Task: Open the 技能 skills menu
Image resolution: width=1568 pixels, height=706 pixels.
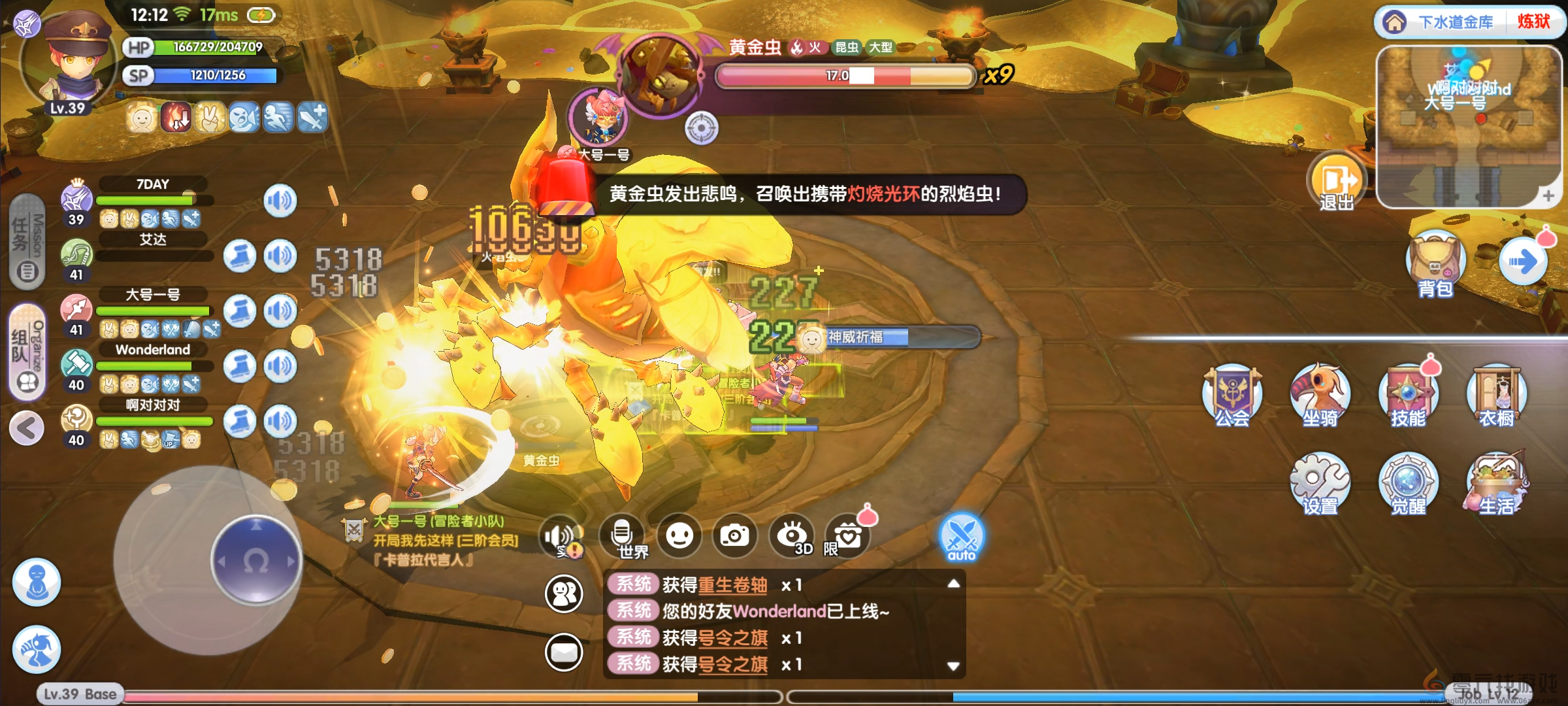Action: click(x=1408, y=395)
